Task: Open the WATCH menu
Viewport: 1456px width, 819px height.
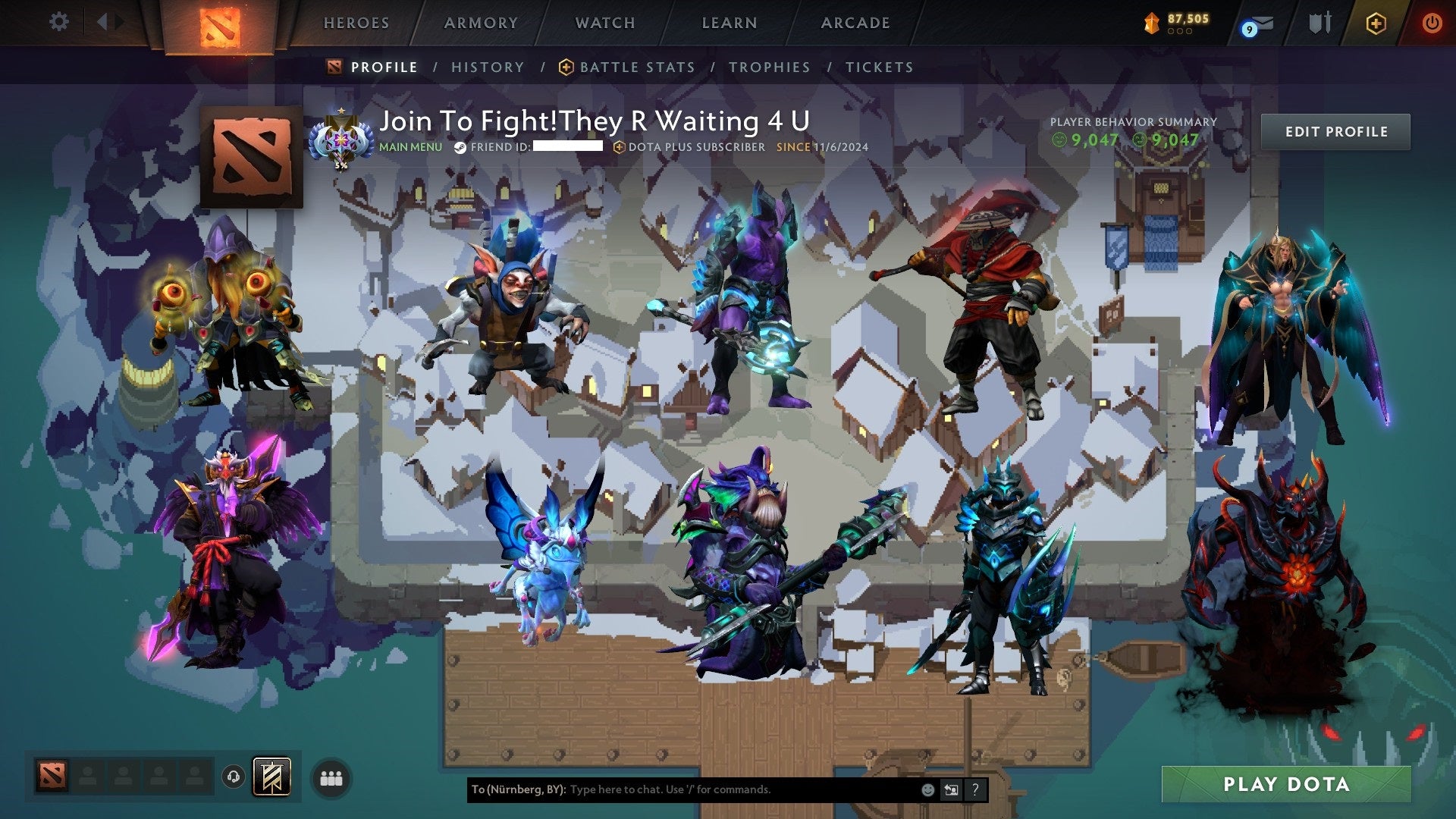Action: click(x=605, y=23)
